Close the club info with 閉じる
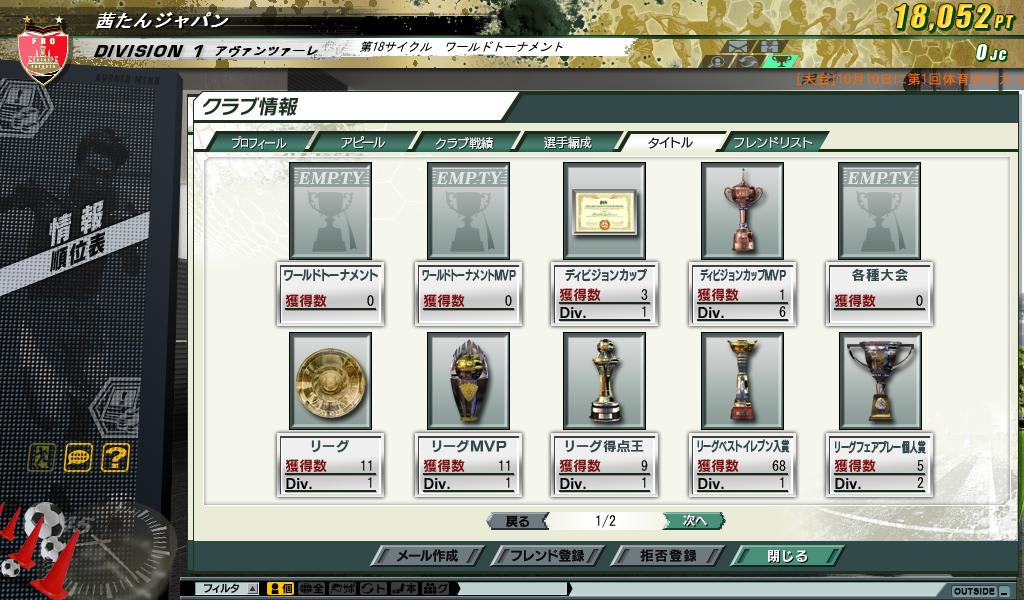 click(786, 556)
